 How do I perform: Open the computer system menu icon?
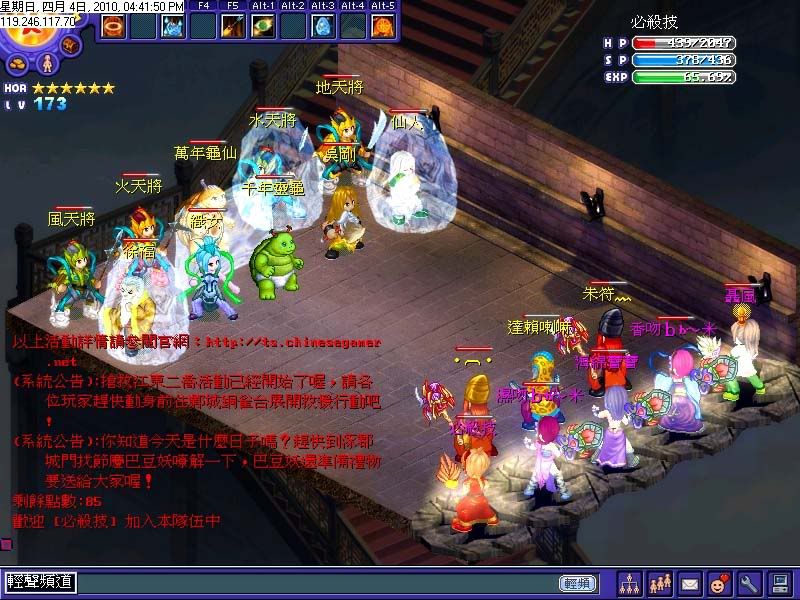tap(780, 582)
